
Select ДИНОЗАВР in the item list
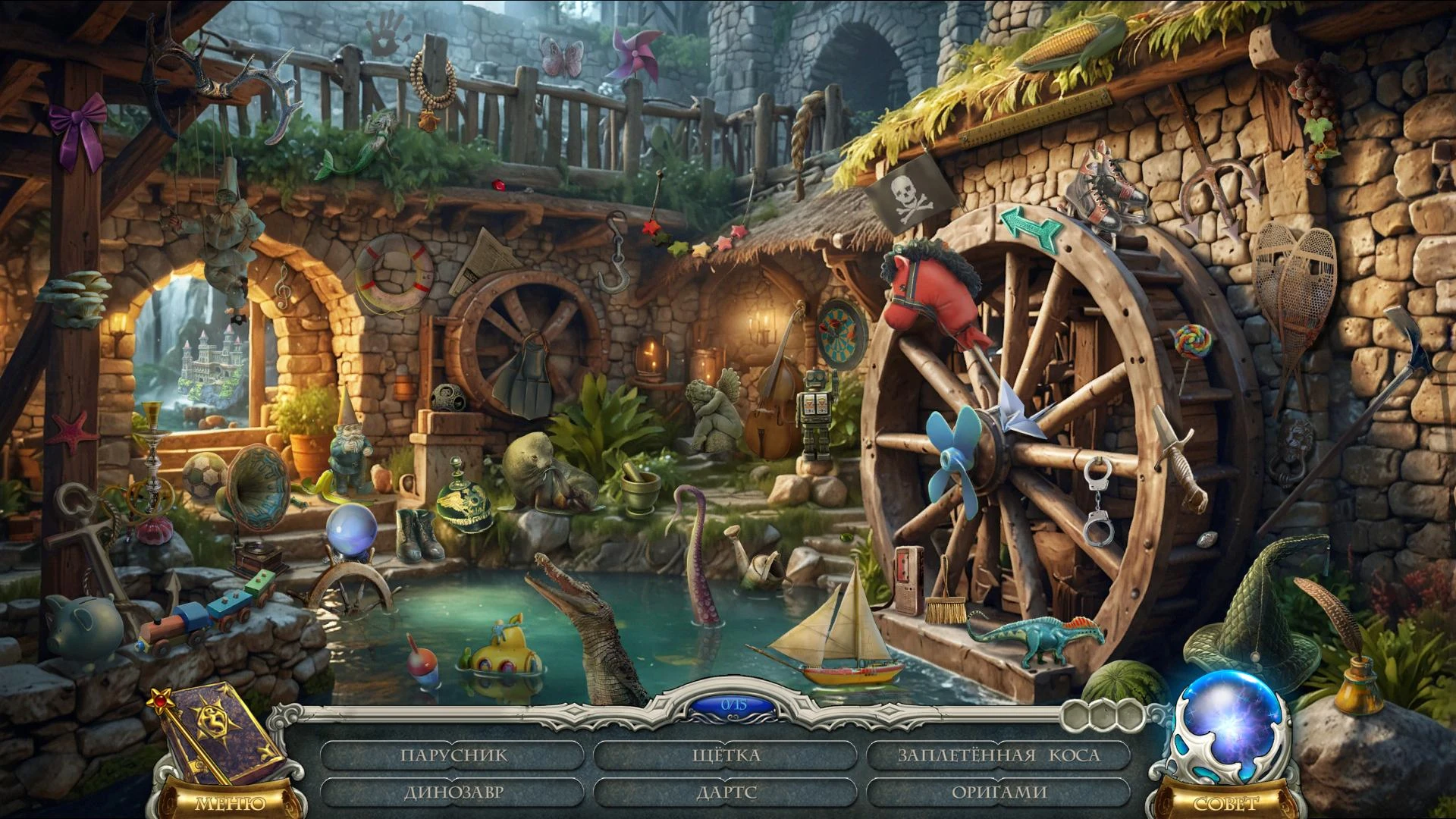453,792
